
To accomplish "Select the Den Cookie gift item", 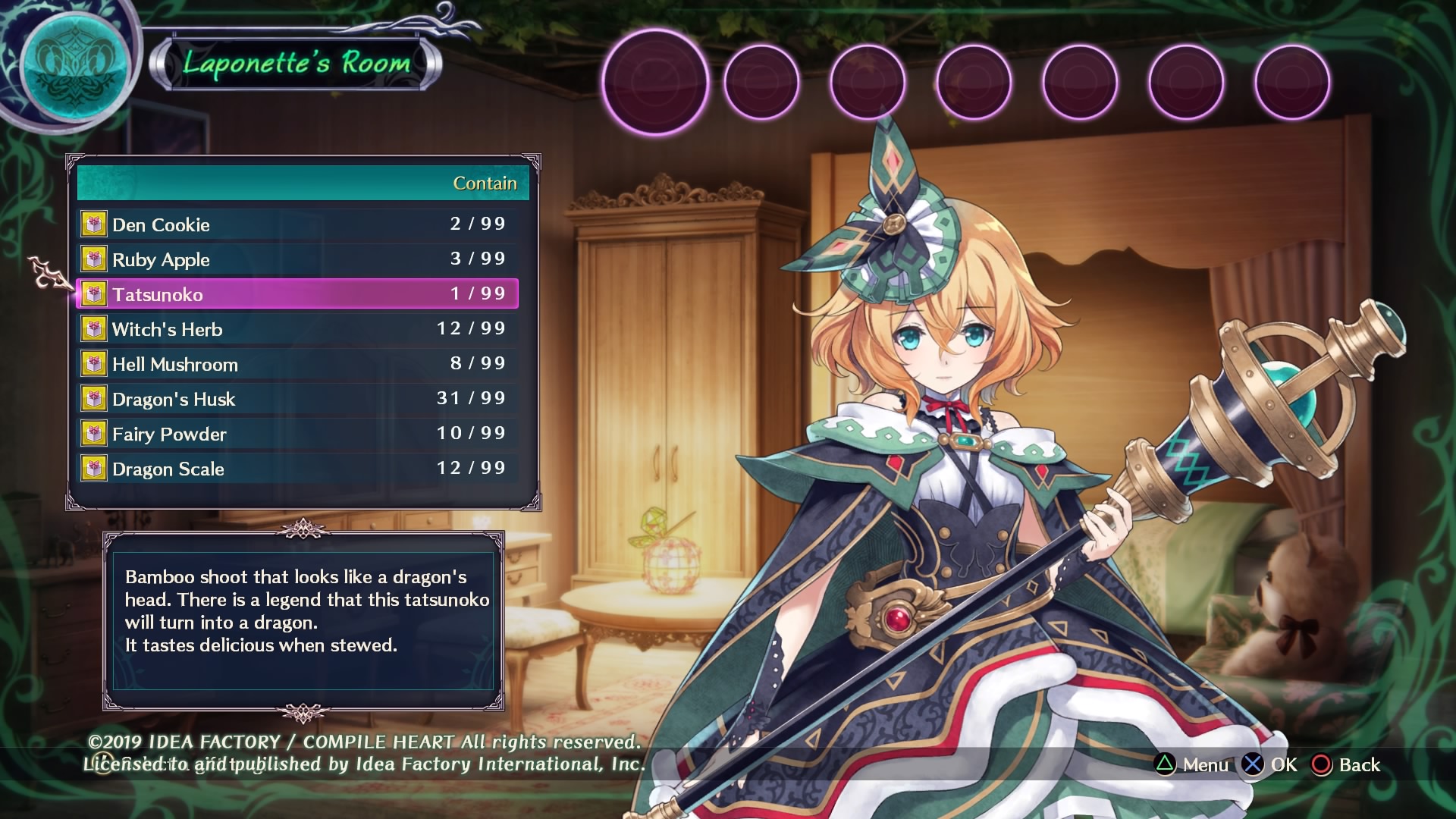I will coord(299,224).
